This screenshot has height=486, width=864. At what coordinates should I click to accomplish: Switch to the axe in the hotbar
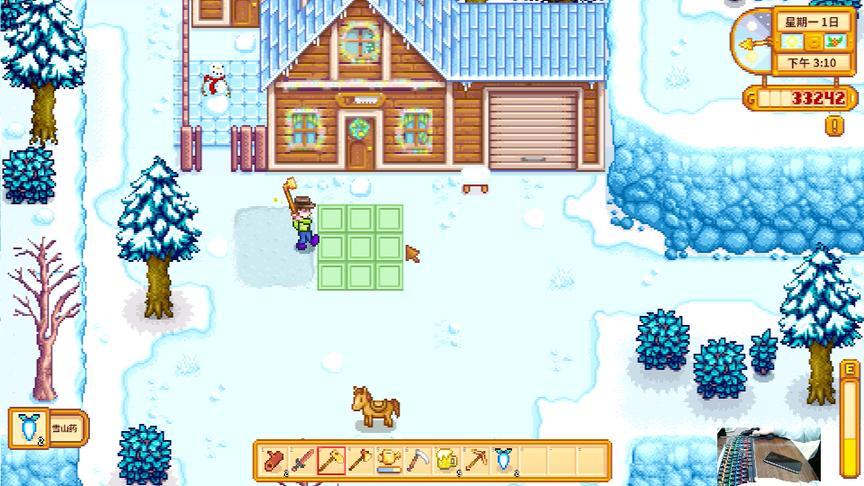click(x=360, y=461)
